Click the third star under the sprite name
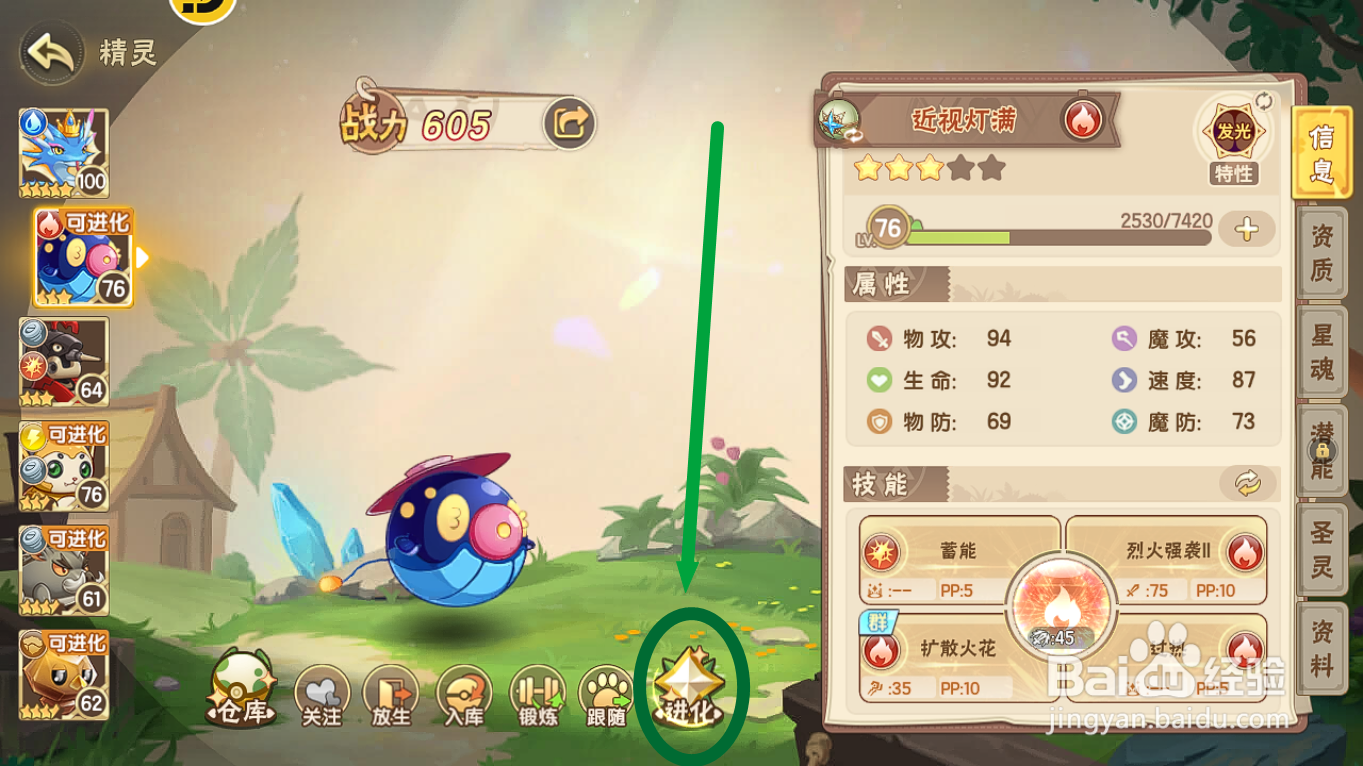The image size is (1363, 766). point(932,169)
